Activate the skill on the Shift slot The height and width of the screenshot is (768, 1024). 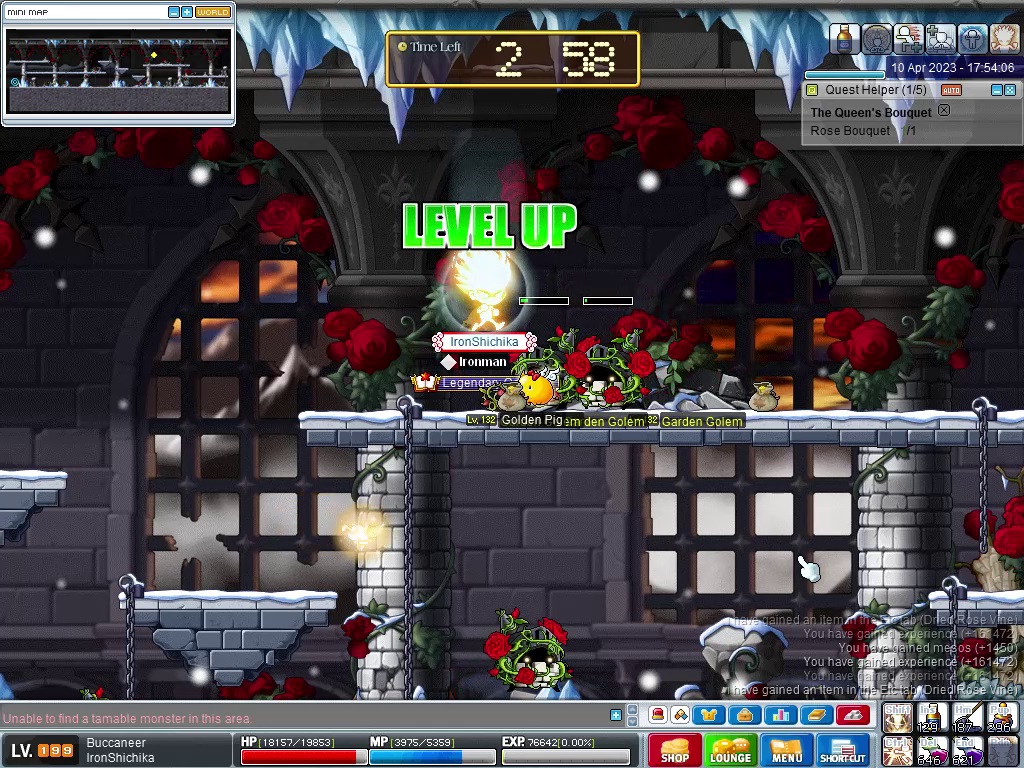(897, 718)
